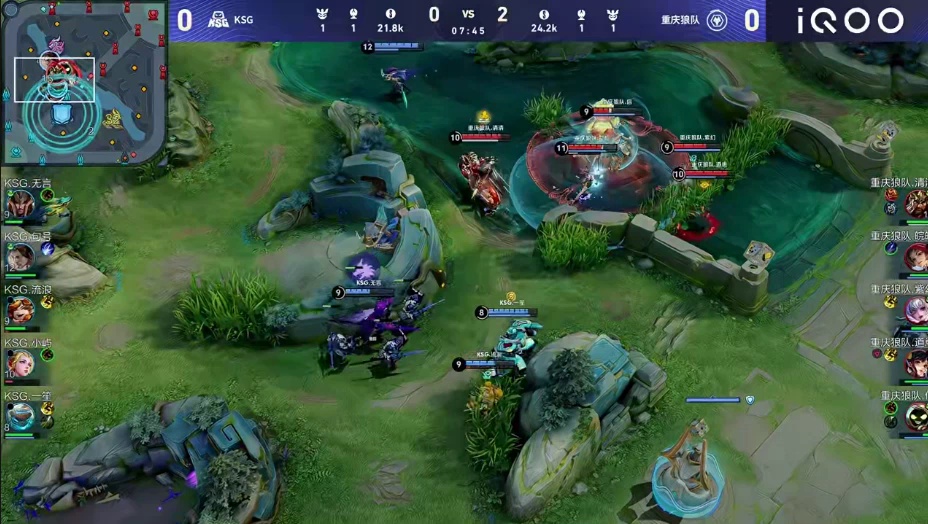Click the 重庆狼队 wolf team logo
The image size is (928, 524).
pyautogui.click(x=717, y=20)
